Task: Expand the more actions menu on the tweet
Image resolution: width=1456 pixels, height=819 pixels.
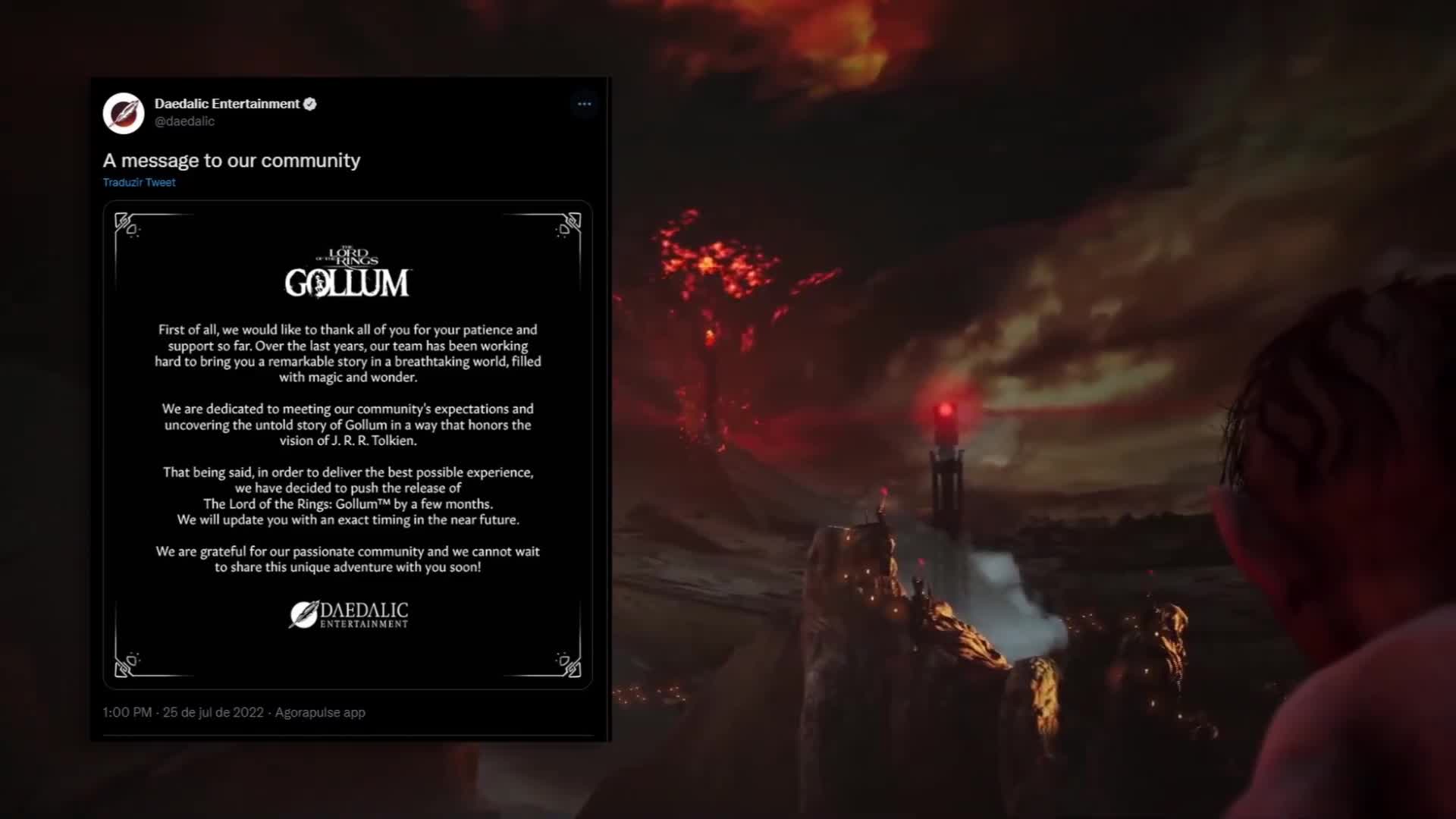Action: [x=584, y=104]
